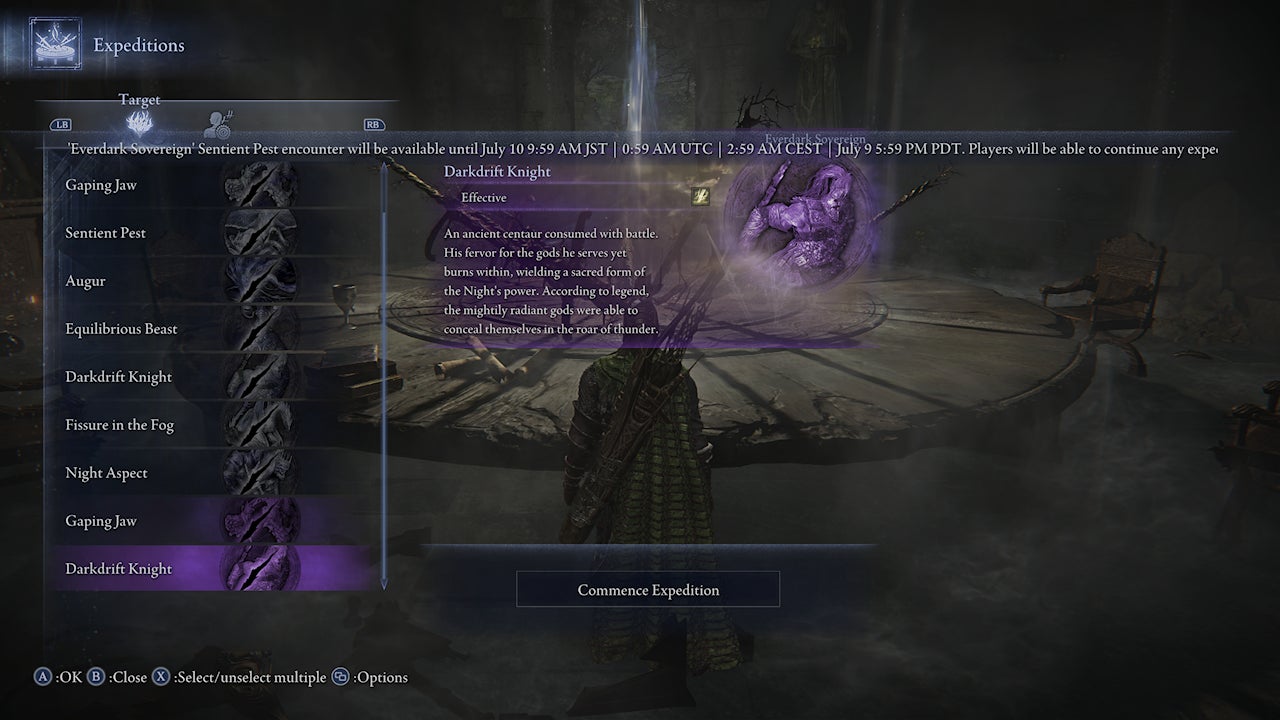
Task: Click the LB shoulder prompt to cycle tabs
Action: pyautogui.click(x=62, y=124)
